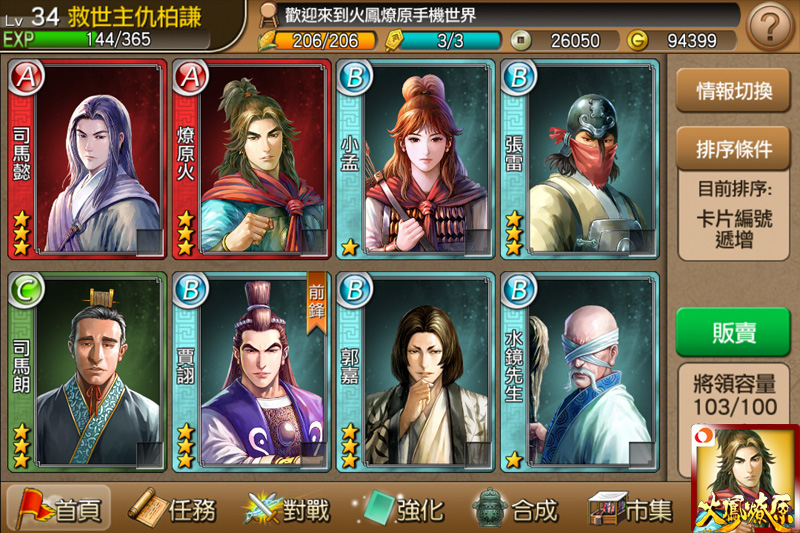Viewport: 800px width, 533px height.
Task: Visit the 市集 market tab
Action: tap(632, 509)
